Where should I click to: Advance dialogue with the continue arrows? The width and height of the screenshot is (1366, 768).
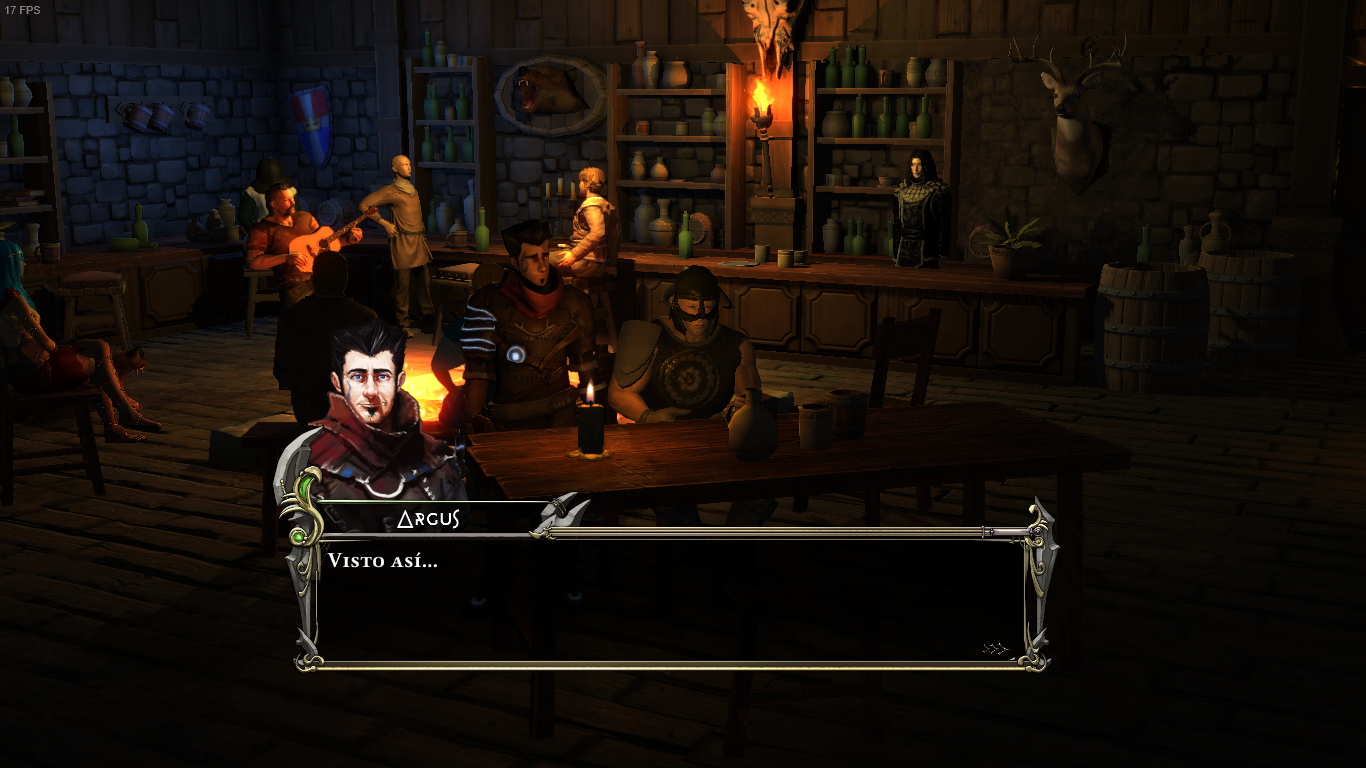coord(996,649)
